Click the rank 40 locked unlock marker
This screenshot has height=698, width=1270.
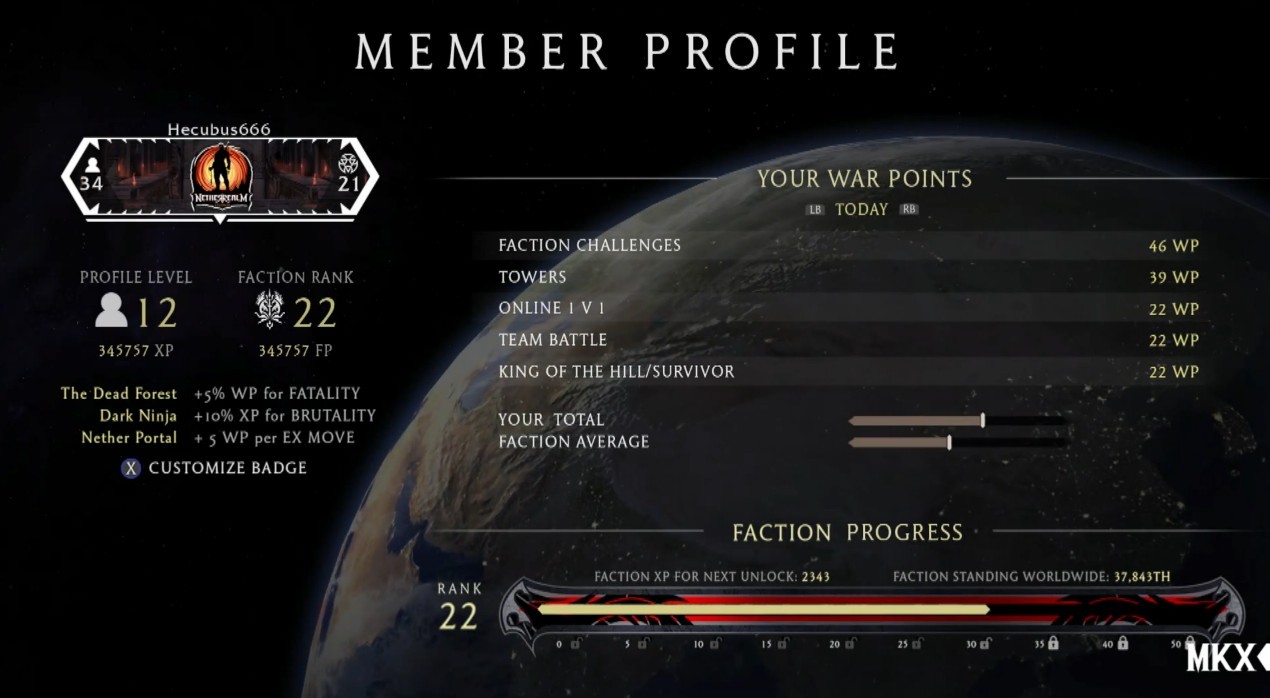point(1122,644)
